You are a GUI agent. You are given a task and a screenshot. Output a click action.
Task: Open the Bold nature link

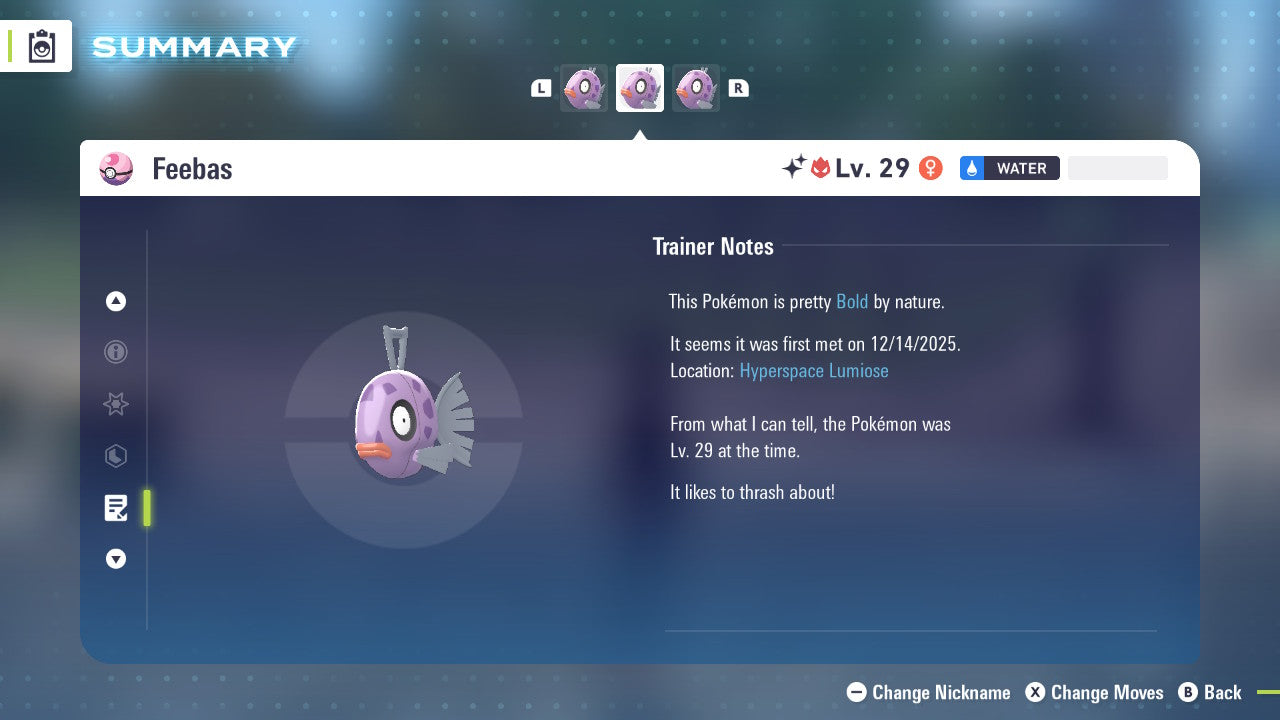tap(852, 301)
